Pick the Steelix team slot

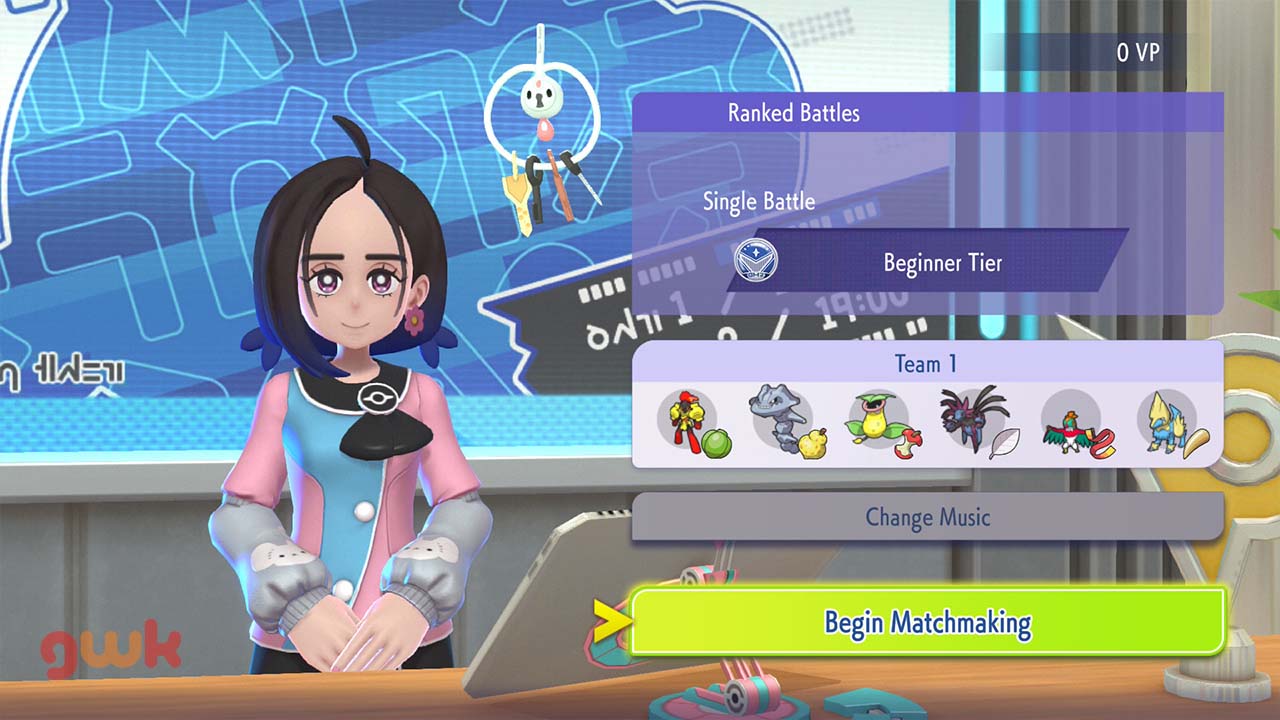(x=784, y=421)
